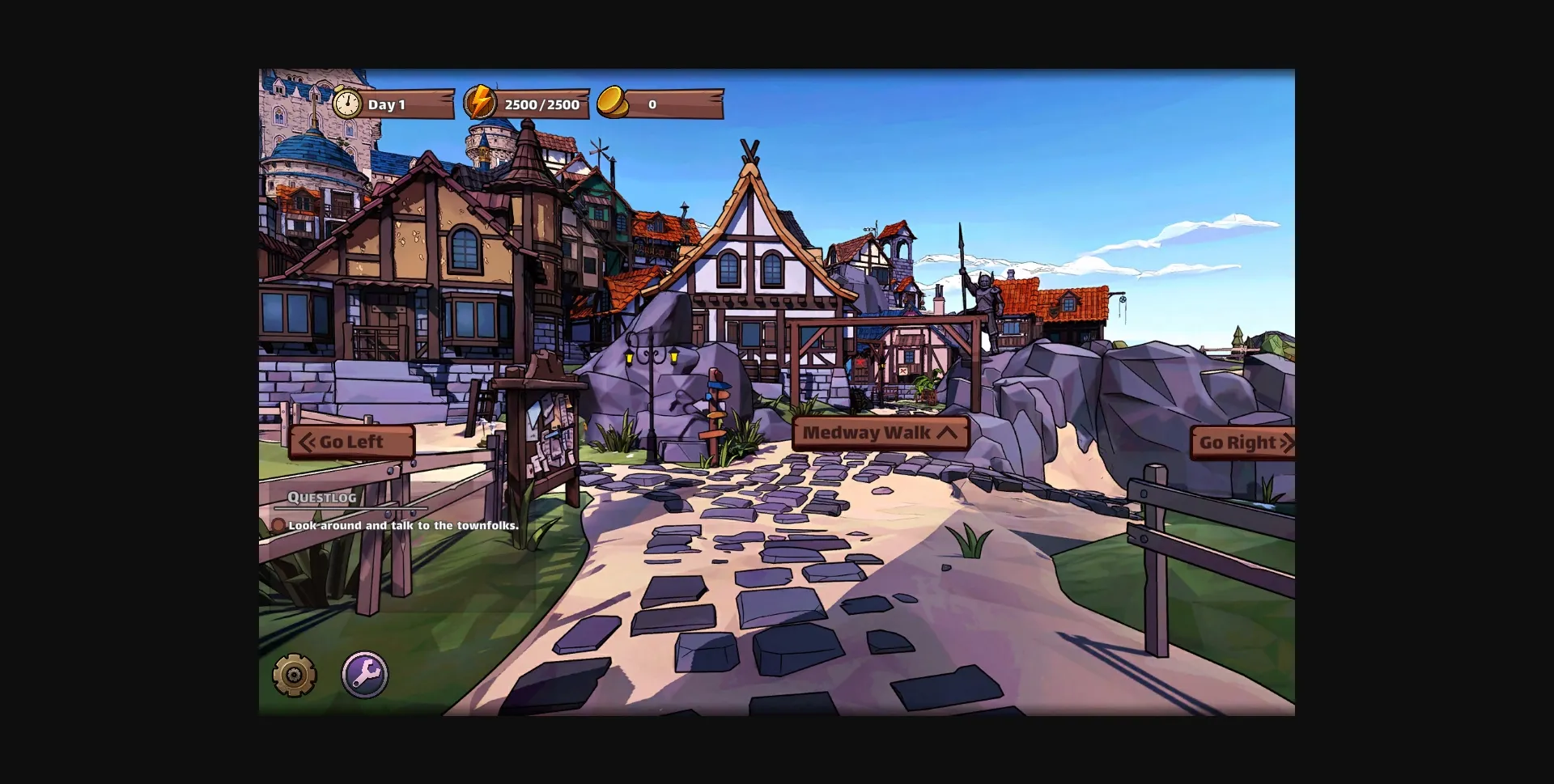Collapse the Questlog header
This screenshot has width=1554, height=784.
[x=322, y=498]
